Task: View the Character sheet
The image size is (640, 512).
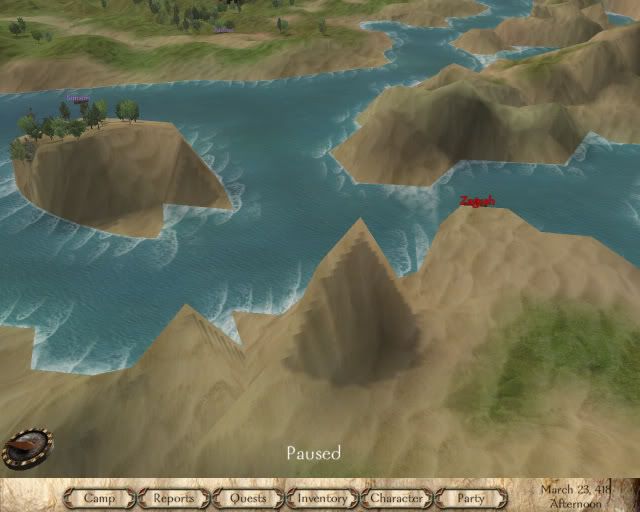Action: tap(396, 497)
